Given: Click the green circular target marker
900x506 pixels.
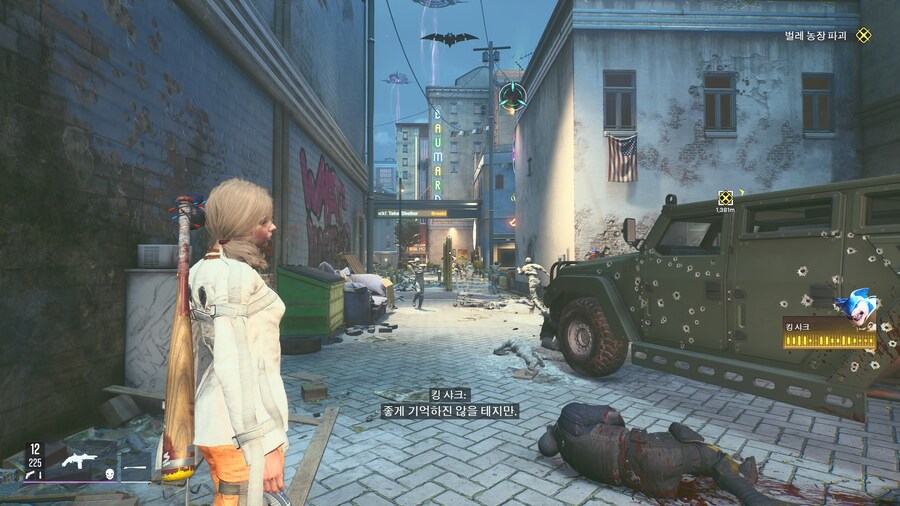Looking at the screenshot, I should pos(513,96).
